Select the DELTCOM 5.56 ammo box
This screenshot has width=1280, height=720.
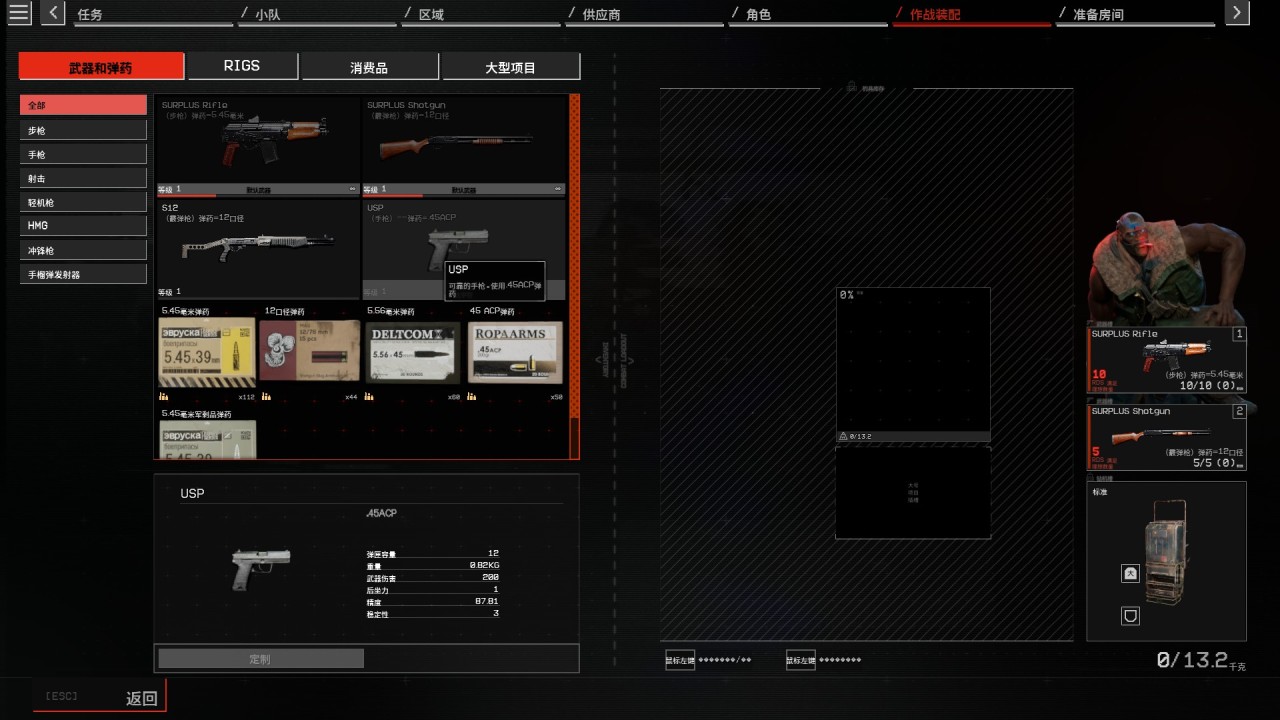point(413,351)
